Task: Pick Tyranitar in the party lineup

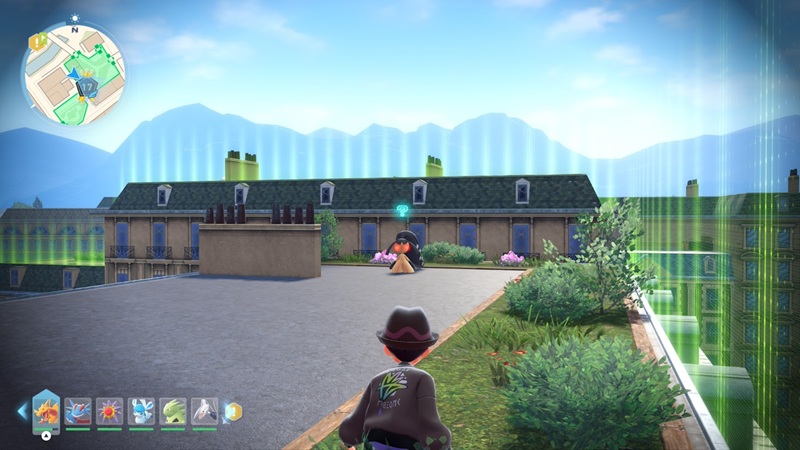Action: click(x=172, y=410)
